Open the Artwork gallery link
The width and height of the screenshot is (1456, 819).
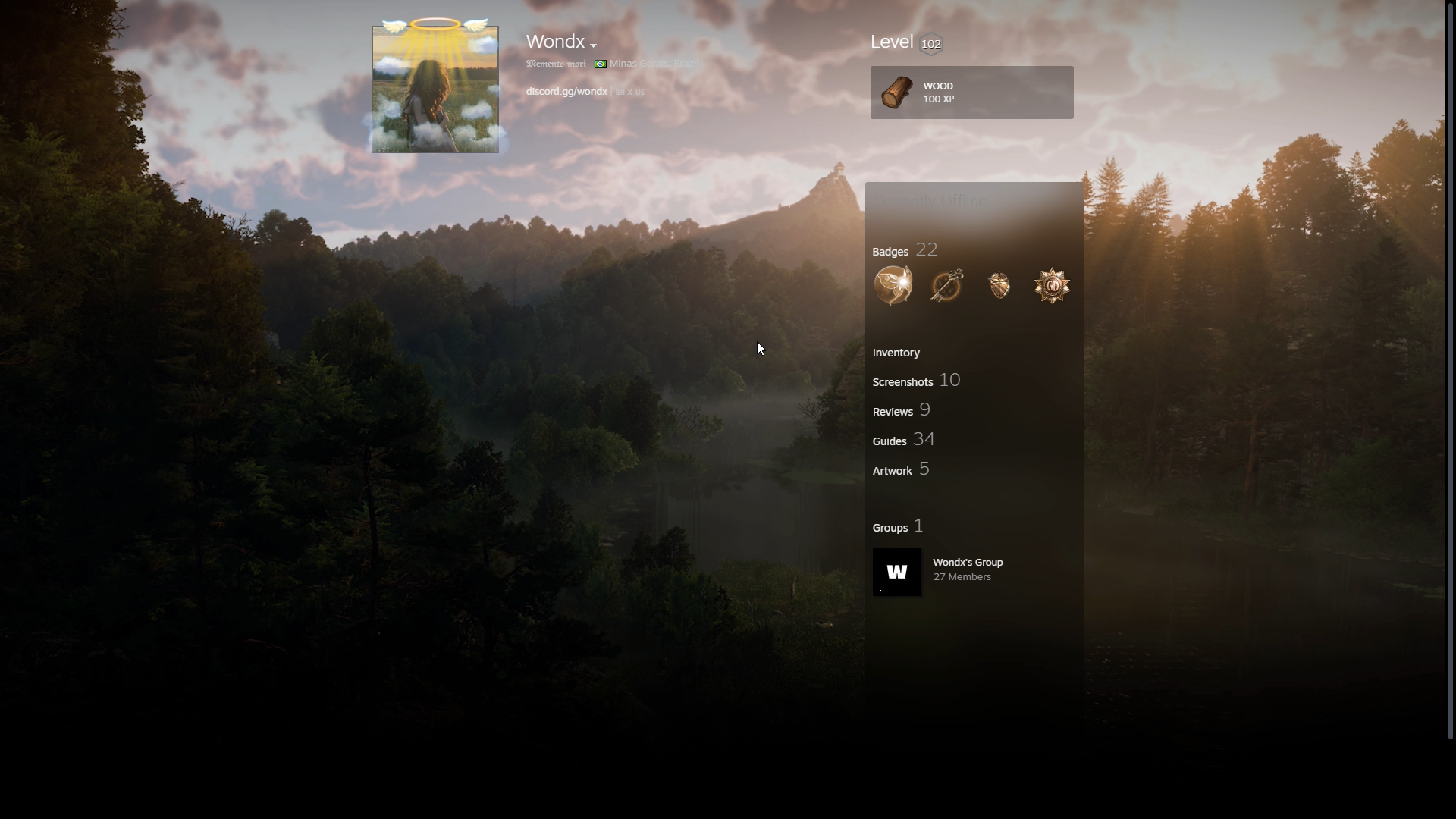click(892, 471)
